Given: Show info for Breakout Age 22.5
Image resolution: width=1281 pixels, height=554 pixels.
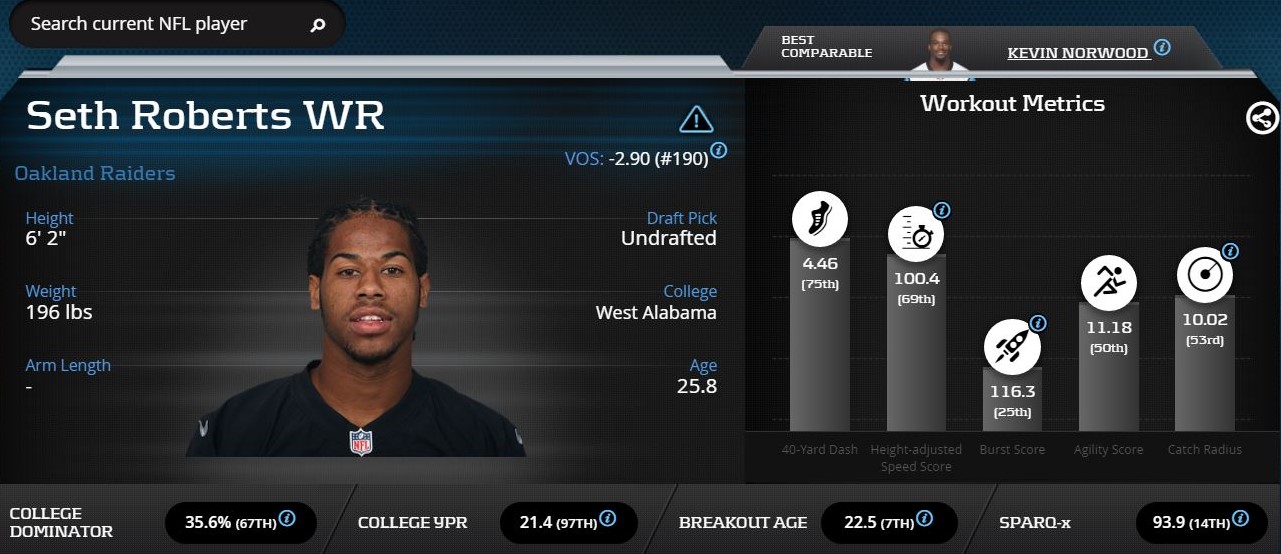Looking at the screenshot, I should pos(925,518).
